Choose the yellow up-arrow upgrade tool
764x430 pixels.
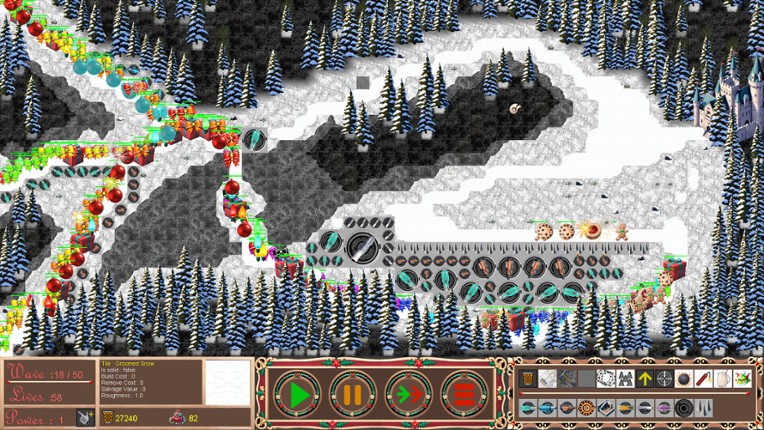(x=645, y=379)
